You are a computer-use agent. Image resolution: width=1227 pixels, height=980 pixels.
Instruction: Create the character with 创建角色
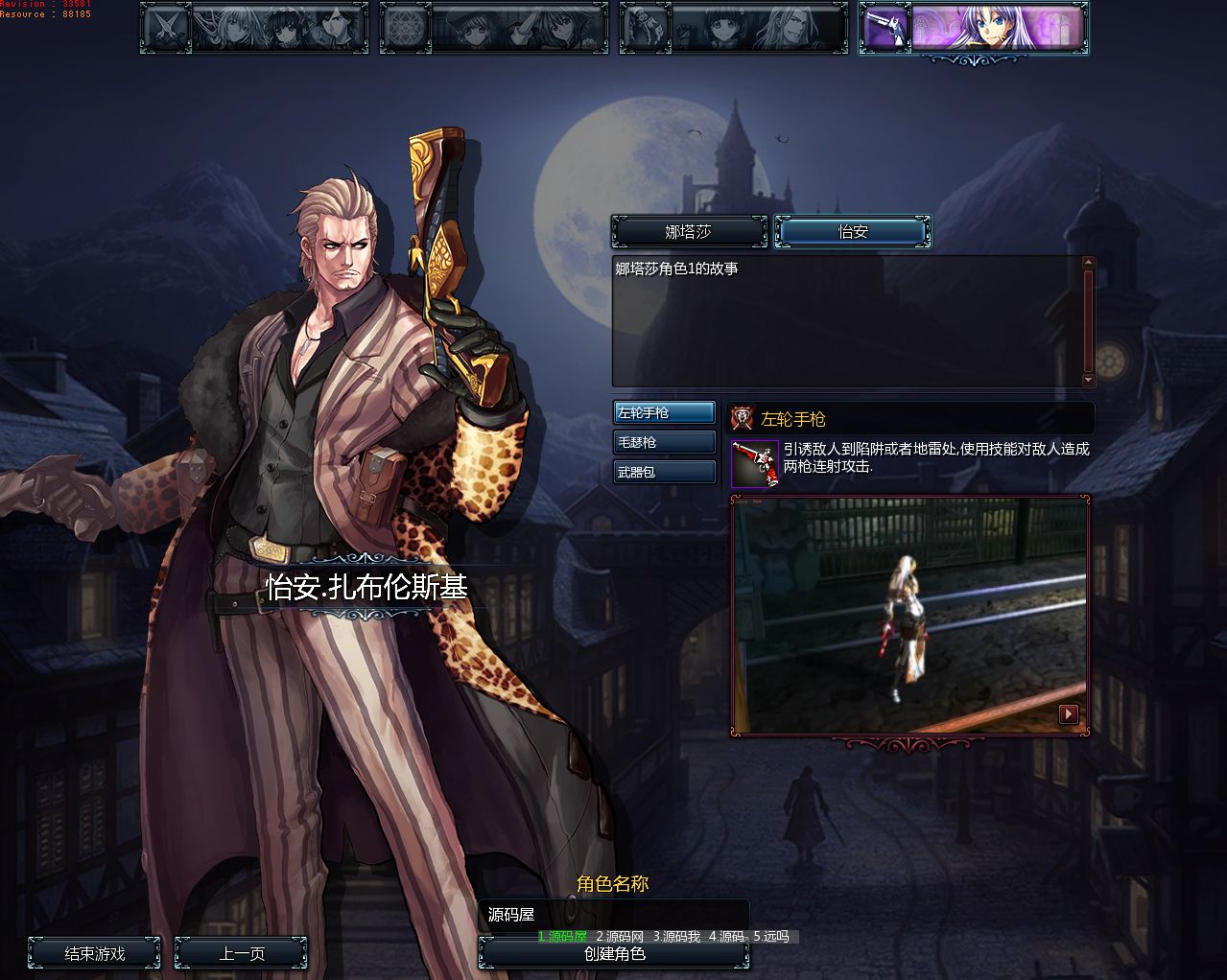pos(614,954)
